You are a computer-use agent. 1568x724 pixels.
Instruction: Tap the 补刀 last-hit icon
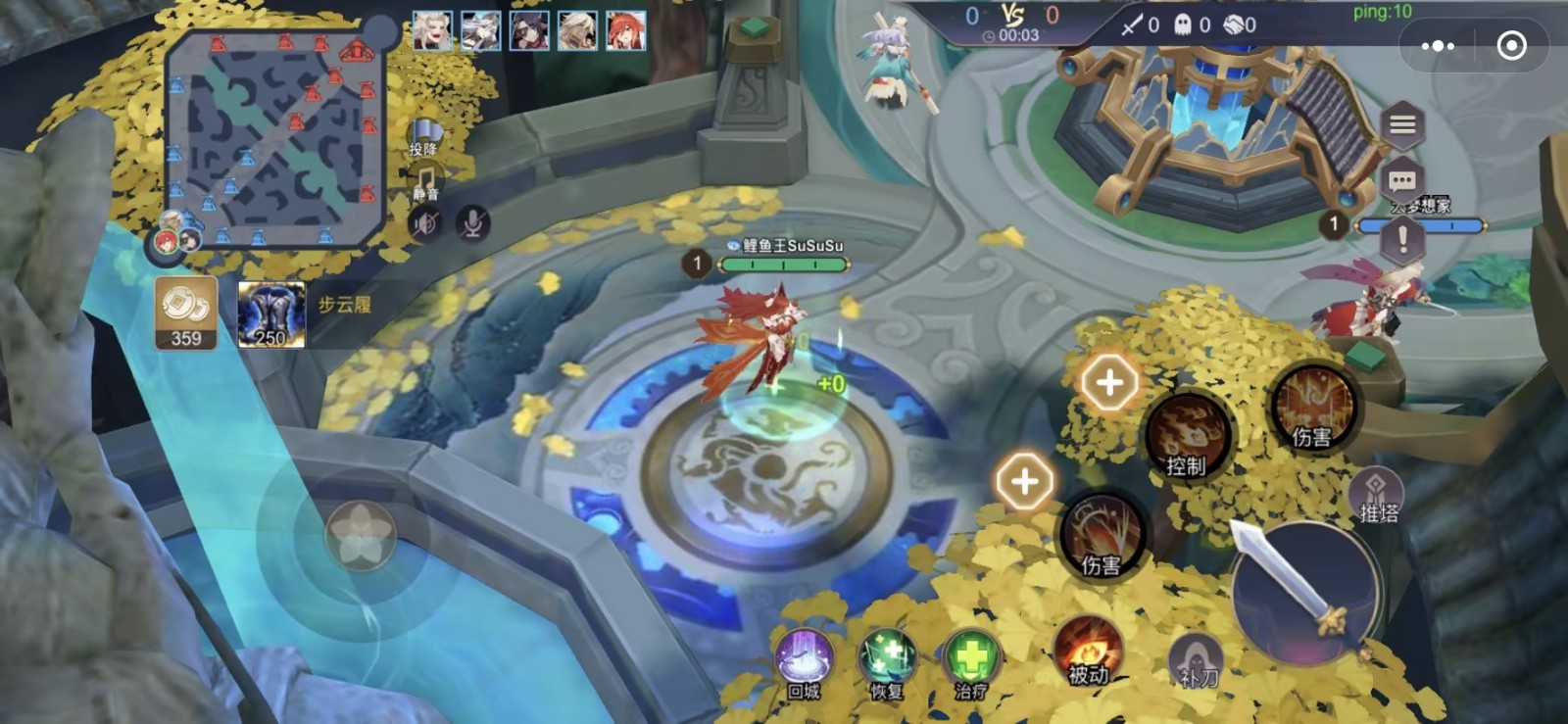tap(1198, 657)
